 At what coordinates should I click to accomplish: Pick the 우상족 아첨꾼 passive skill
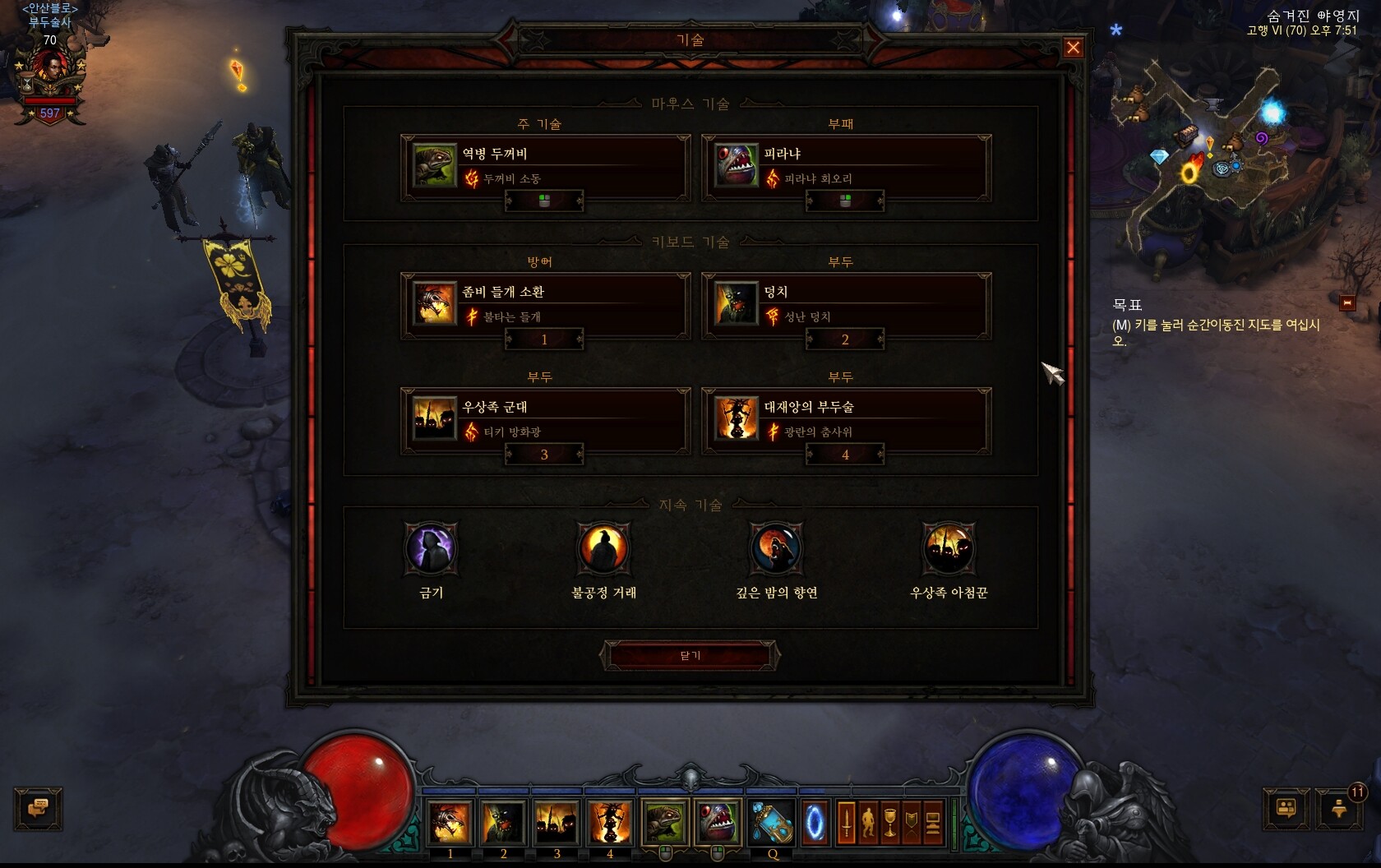click(x=949, y=548)
